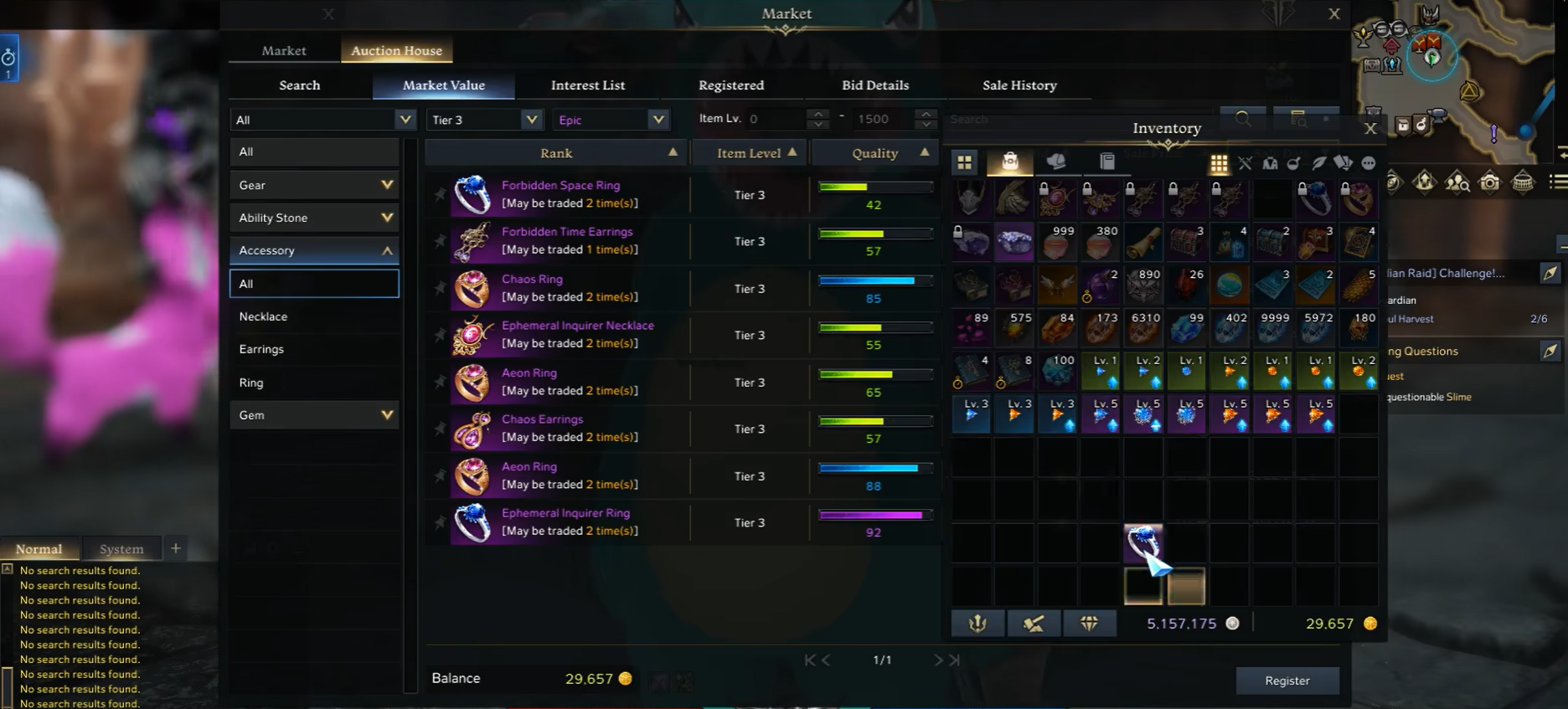Choose the Necklace subcategory
1568x709 pixels.
[263, 316]
